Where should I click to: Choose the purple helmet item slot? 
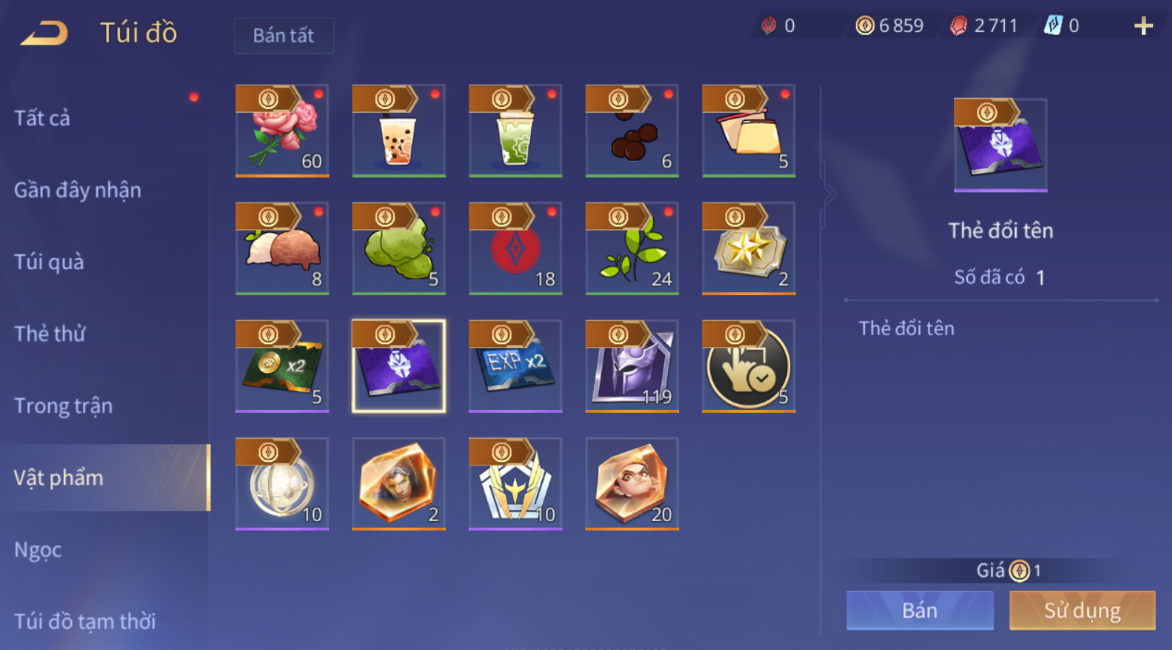(632, 366)
